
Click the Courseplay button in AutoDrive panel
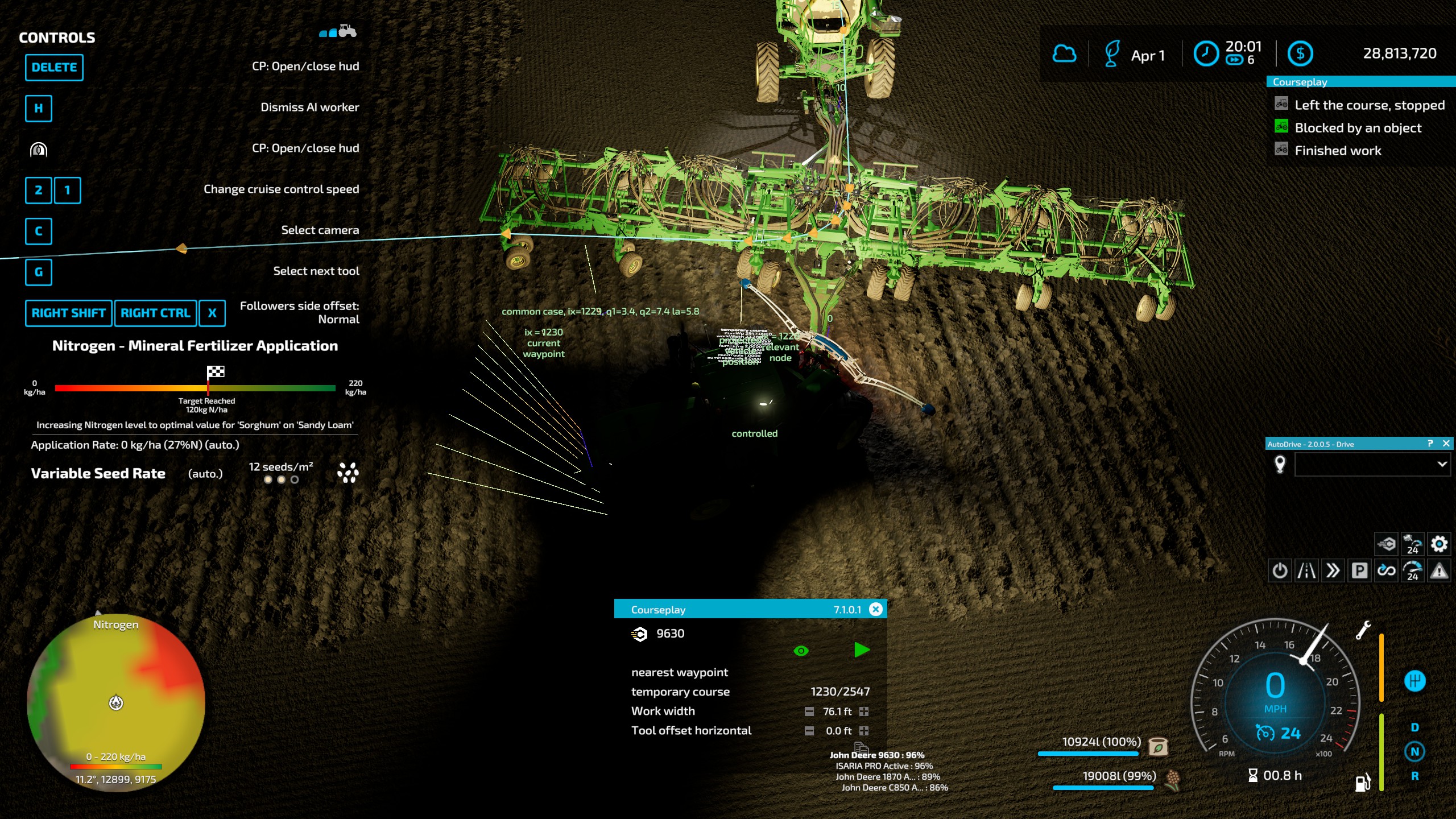1386,544
